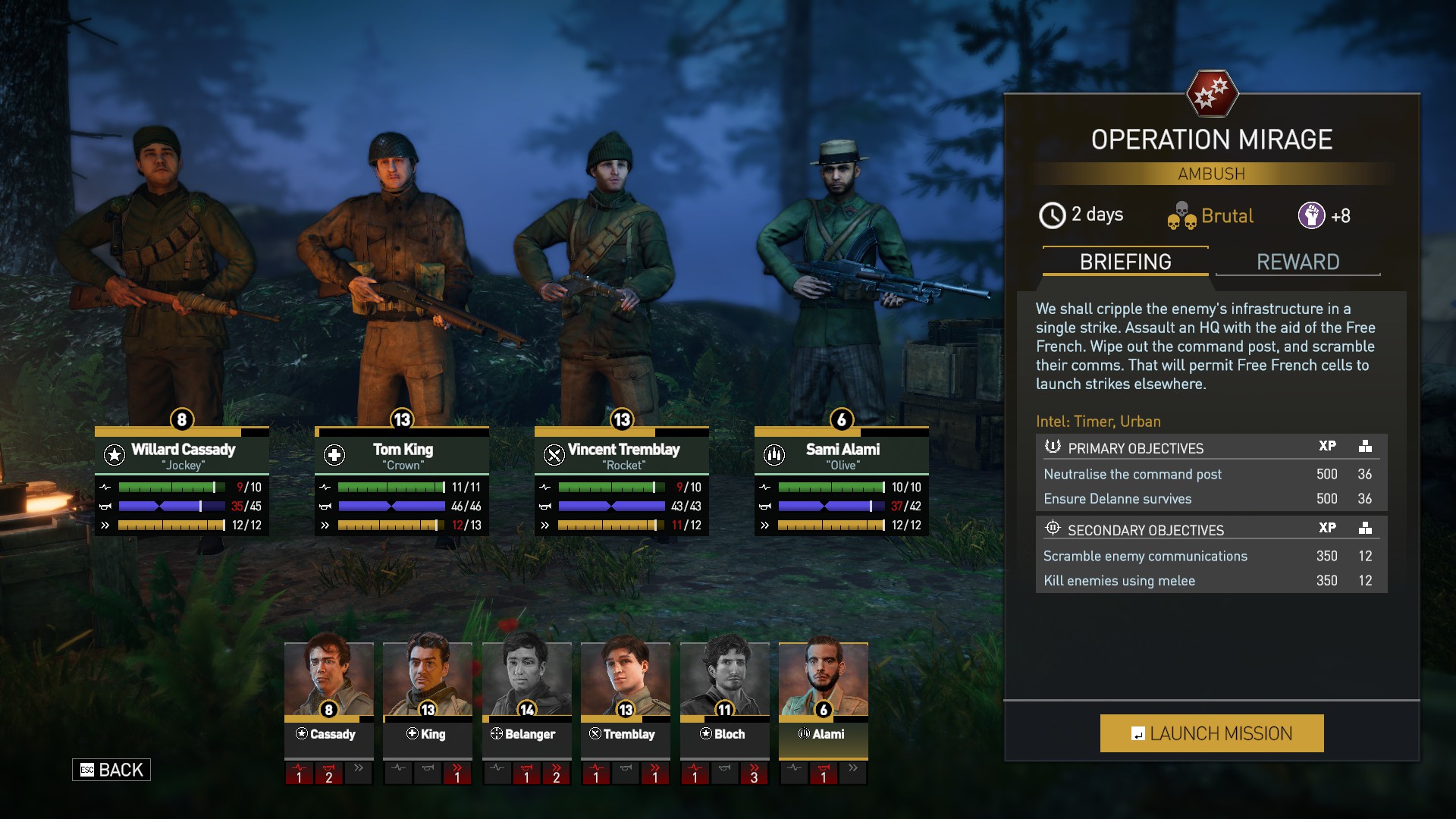Click Alami's highlighted roster portrait
Viewport: 1456px width, 819px height.
(x=823, y=679)
